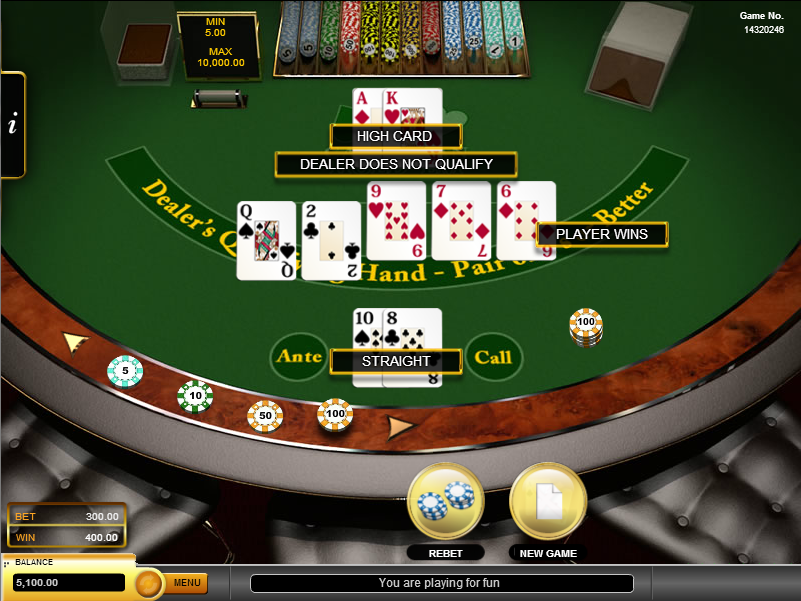Image resolution: width=801 pixels, height=601 pixels.
Task: Click the Ante betting circle
Action: click(299, 357)
